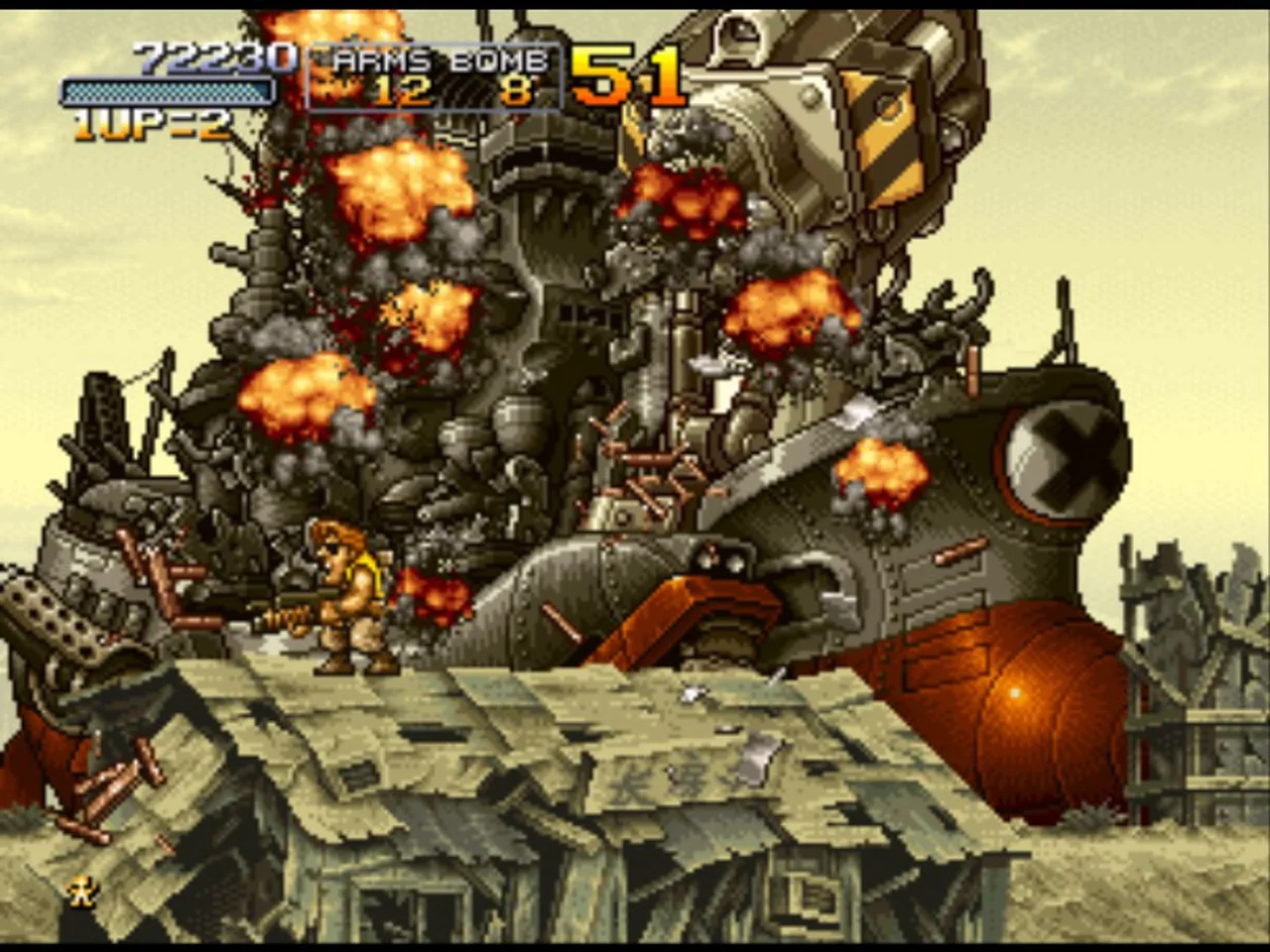Click the machine gun barrel on left edge
Viewport: 1270px width, 952px height.
coord(45,610)
